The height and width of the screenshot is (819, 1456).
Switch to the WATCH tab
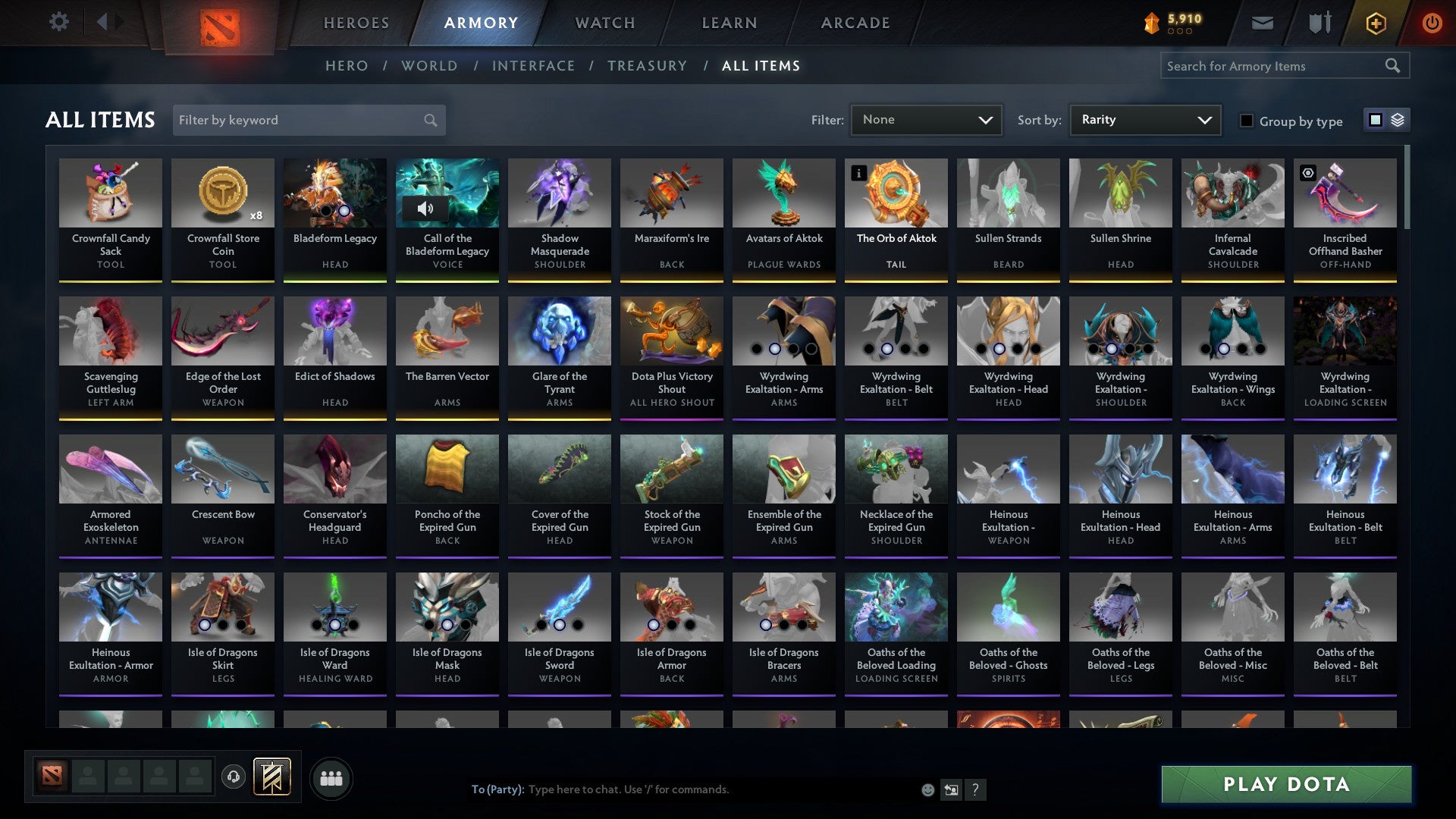click(x=604, y=22)
